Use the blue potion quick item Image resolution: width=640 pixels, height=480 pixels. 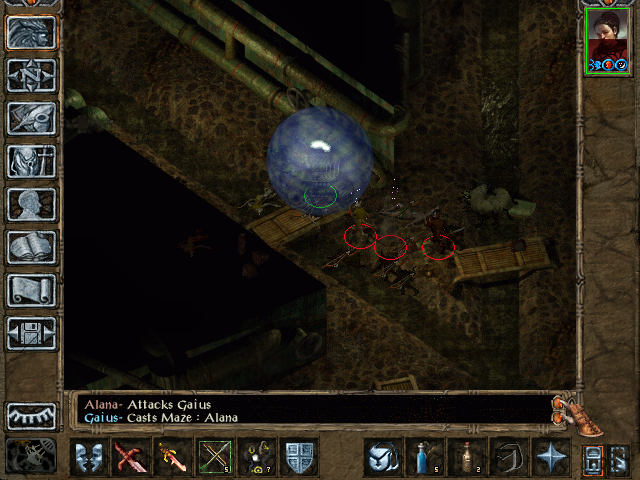click(x=424, y=457)
